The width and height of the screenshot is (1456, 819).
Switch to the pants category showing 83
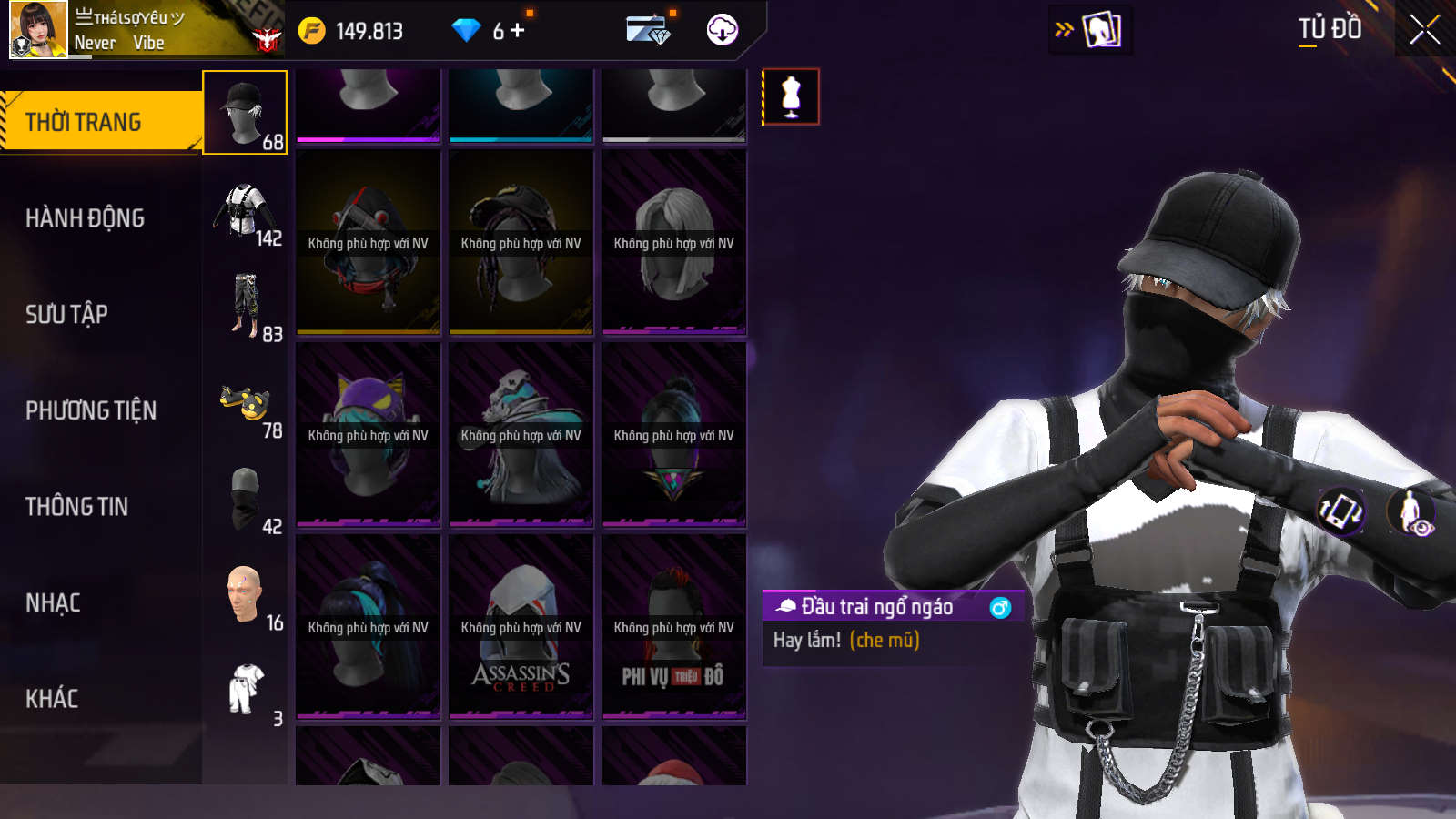[x=245, y=308]
